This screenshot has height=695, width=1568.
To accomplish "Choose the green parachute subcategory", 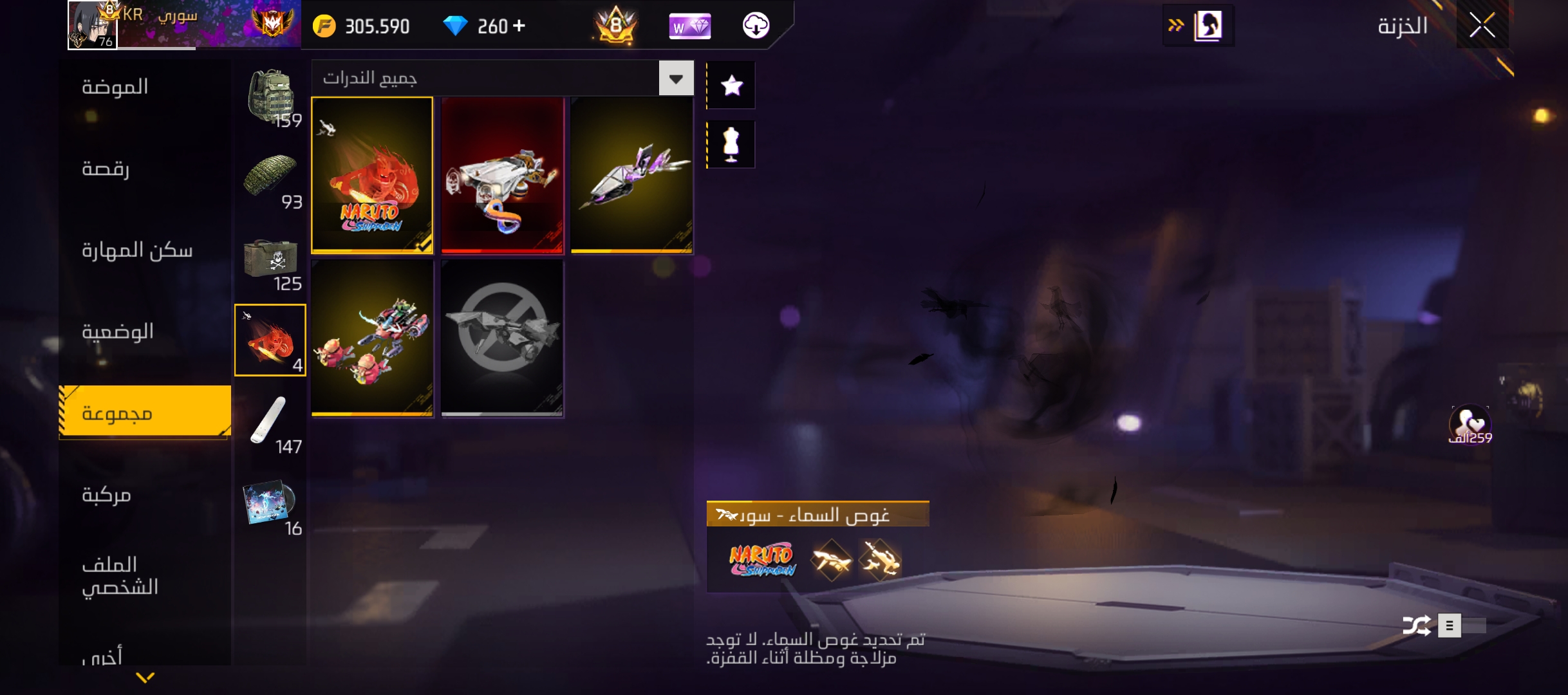I will tap(271, 180).
